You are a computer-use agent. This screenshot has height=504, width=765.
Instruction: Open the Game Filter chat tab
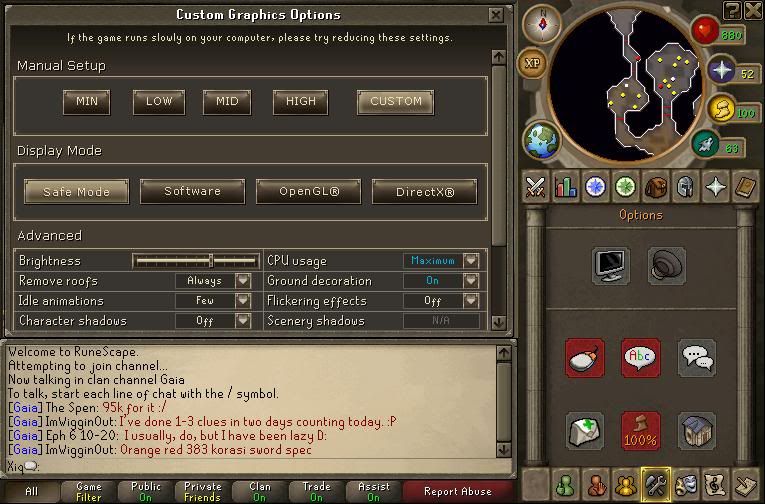pyautogui.click(x=88, y=491)
